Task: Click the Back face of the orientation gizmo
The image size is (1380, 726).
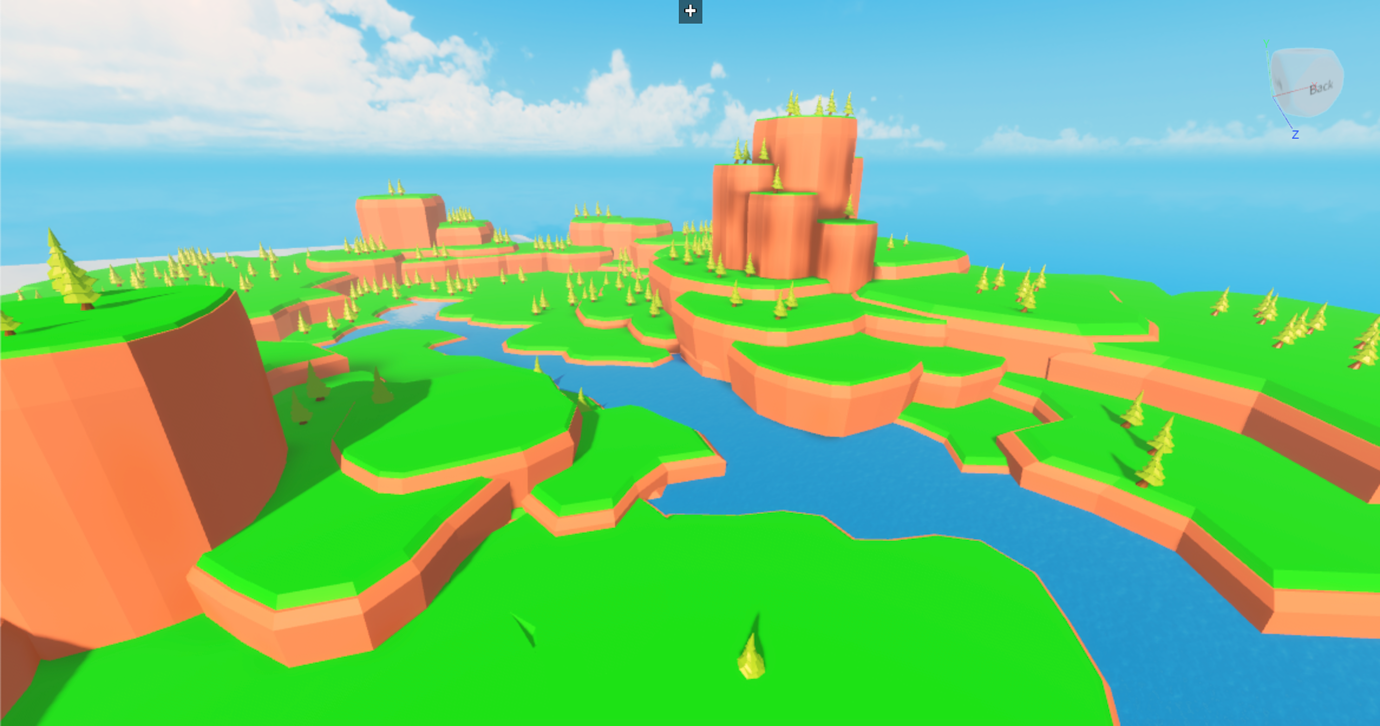Action: pyautogui.click(x=1323, y=90)
